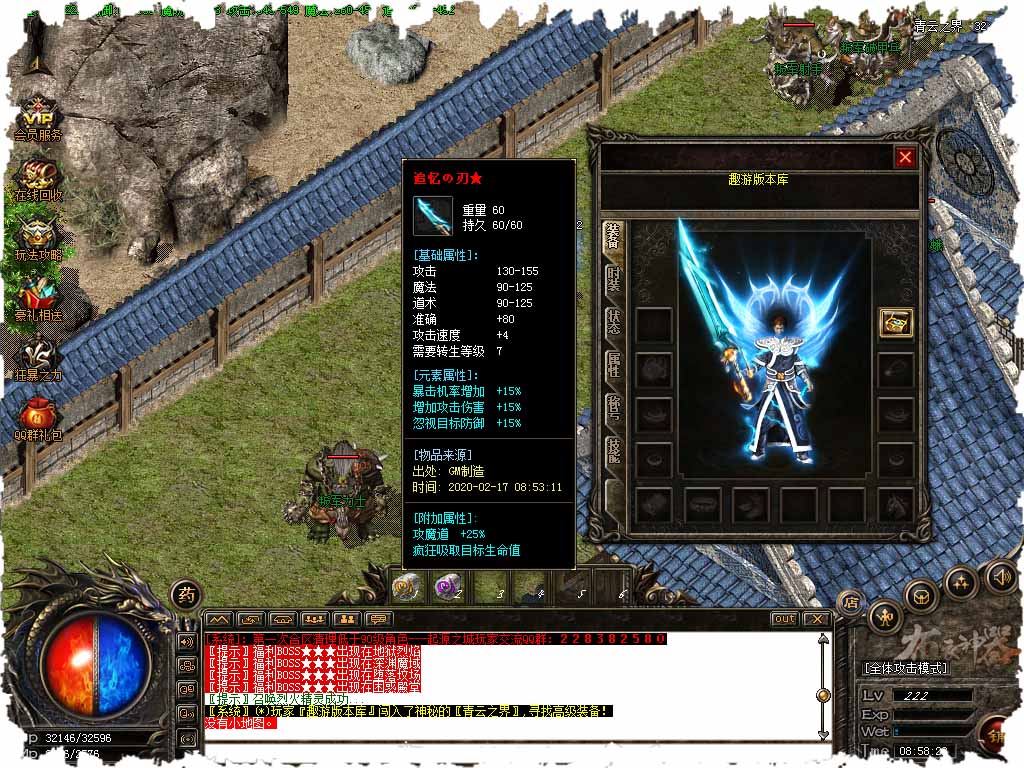Open the 豪礼相送 gift box icon
1024x768 pixels.
[38, 298]
